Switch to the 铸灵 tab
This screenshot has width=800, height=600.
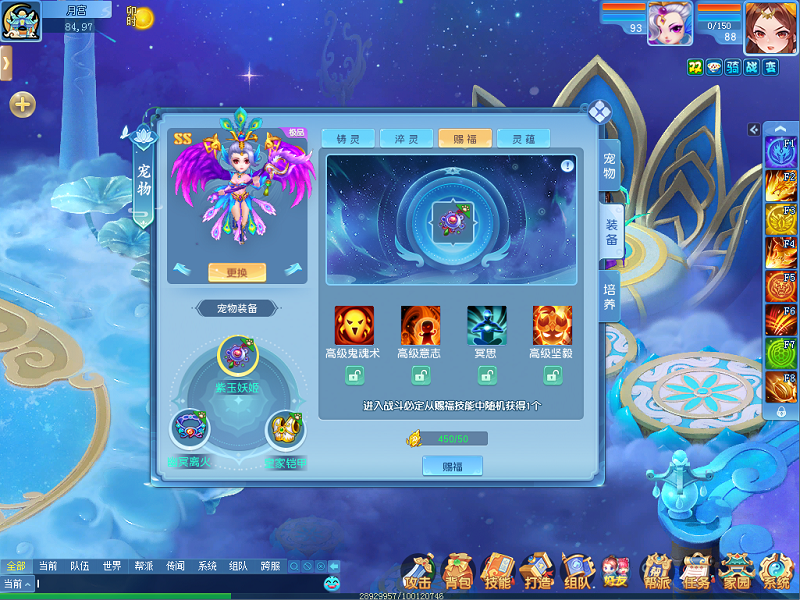tap(349, 139)
